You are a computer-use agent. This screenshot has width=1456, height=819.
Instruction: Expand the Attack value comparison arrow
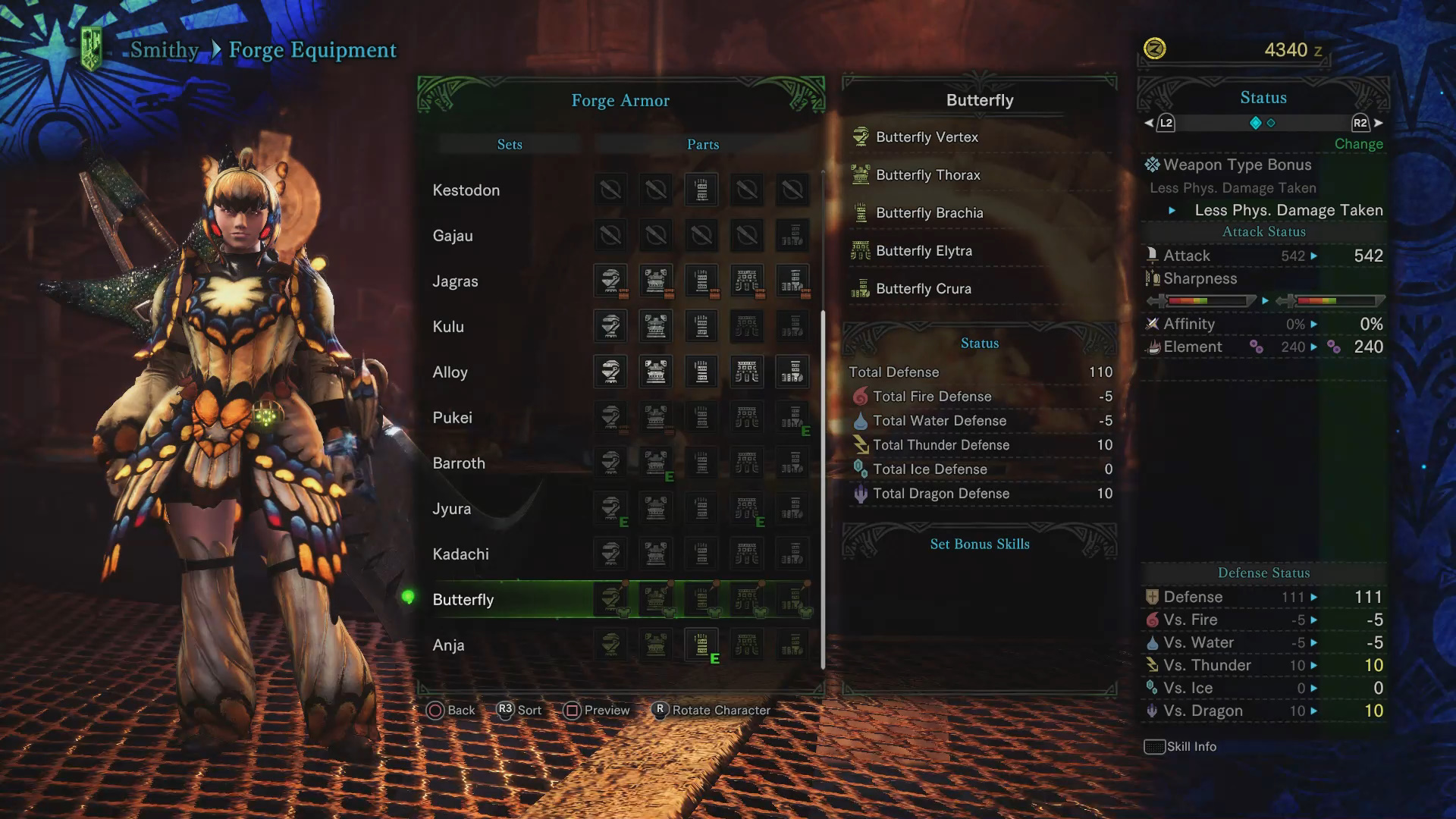pyautogui.click(x=1314, y=256)
